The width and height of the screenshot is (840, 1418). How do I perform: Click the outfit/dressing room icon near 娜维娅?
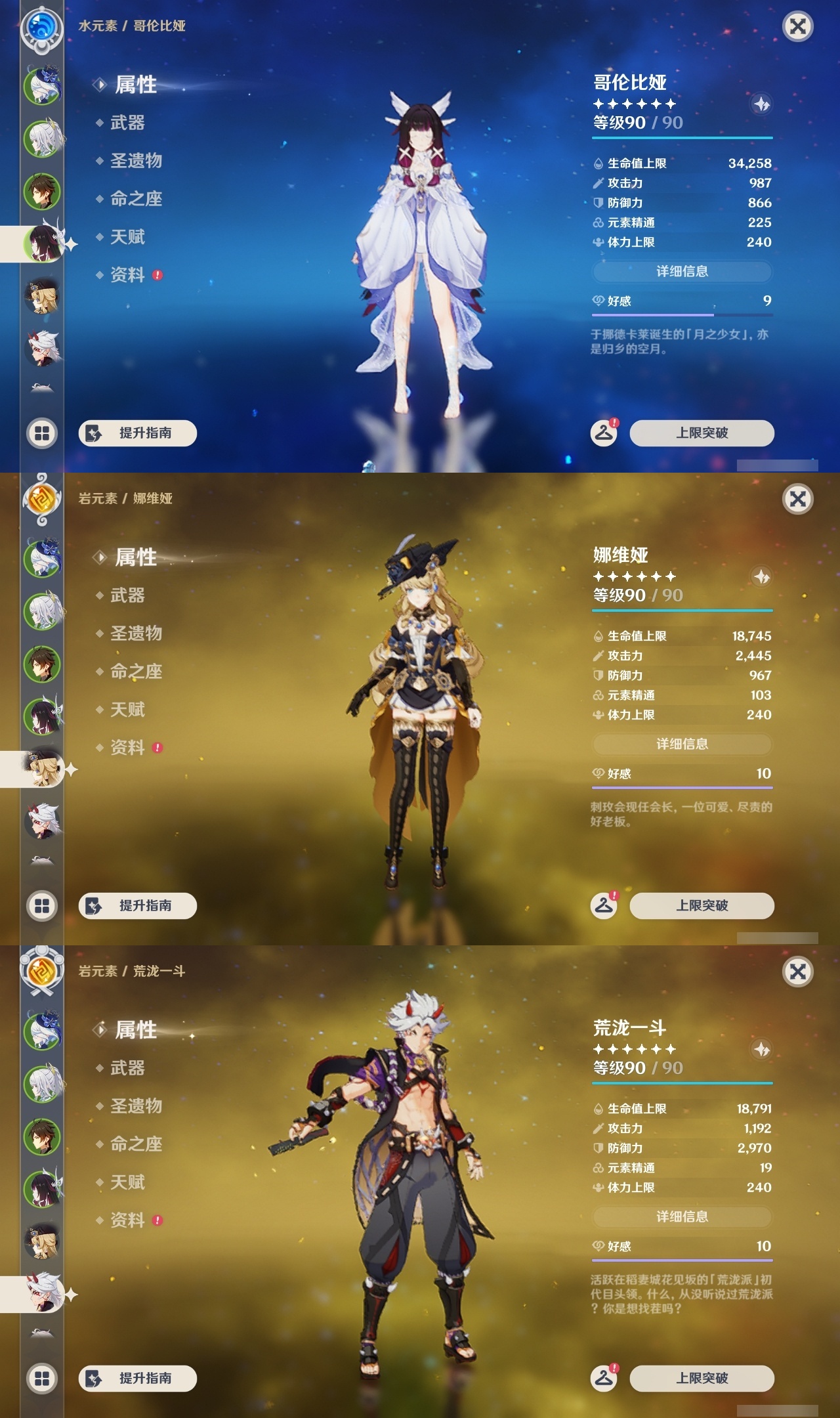point(605,905)
